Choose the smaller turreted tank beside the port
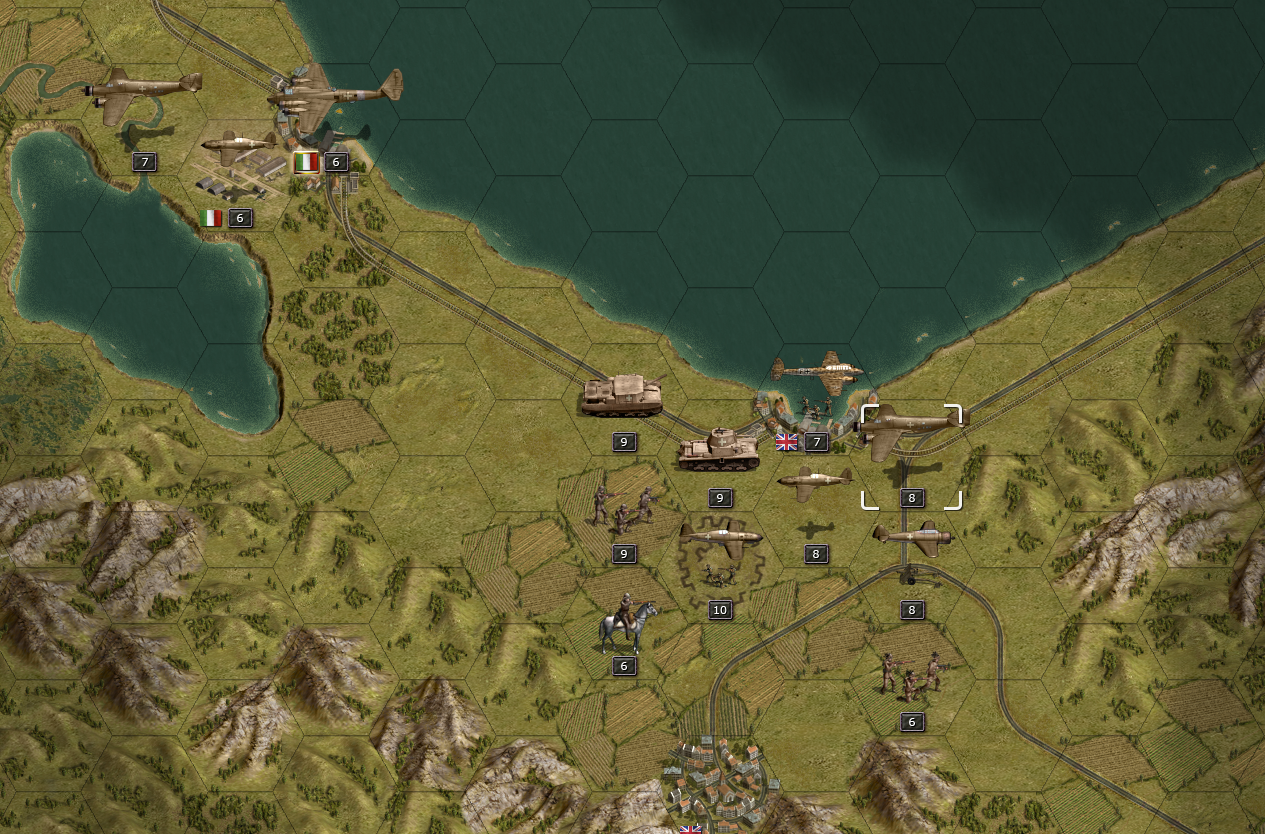 [719, 450]
